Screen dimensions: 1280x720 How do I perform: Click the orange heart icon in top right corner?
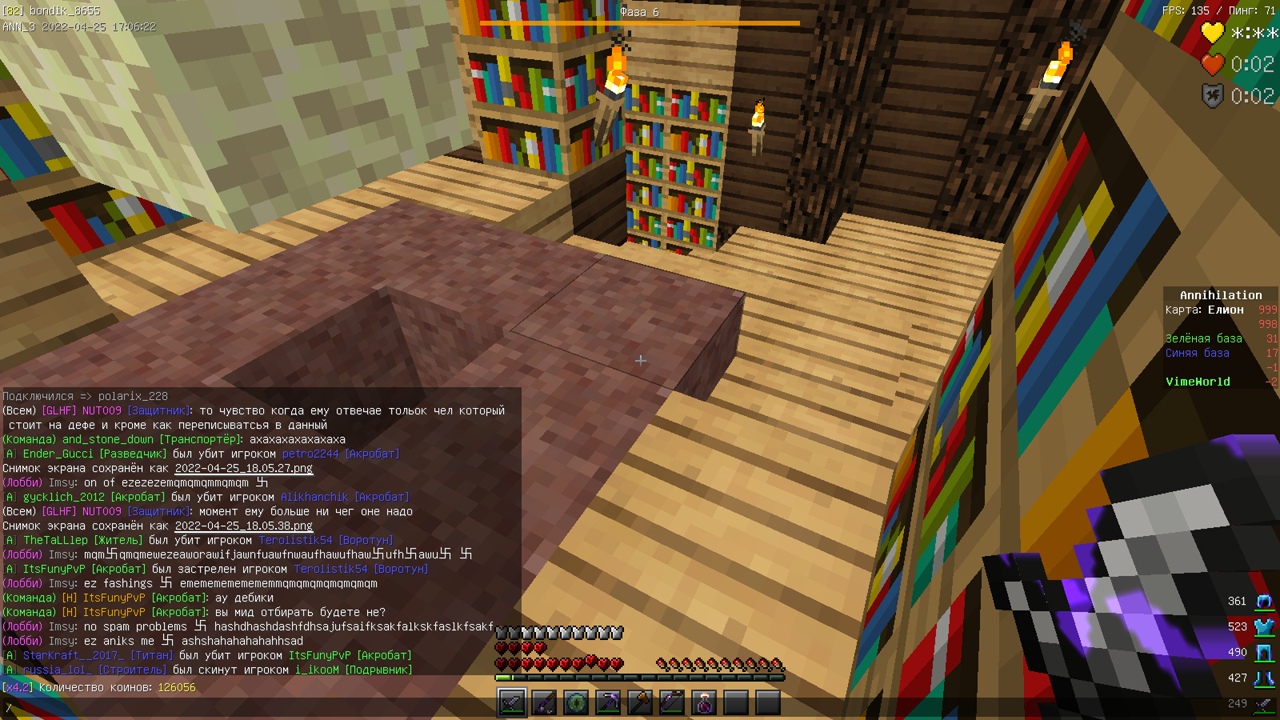click(x=1211, y=64)
